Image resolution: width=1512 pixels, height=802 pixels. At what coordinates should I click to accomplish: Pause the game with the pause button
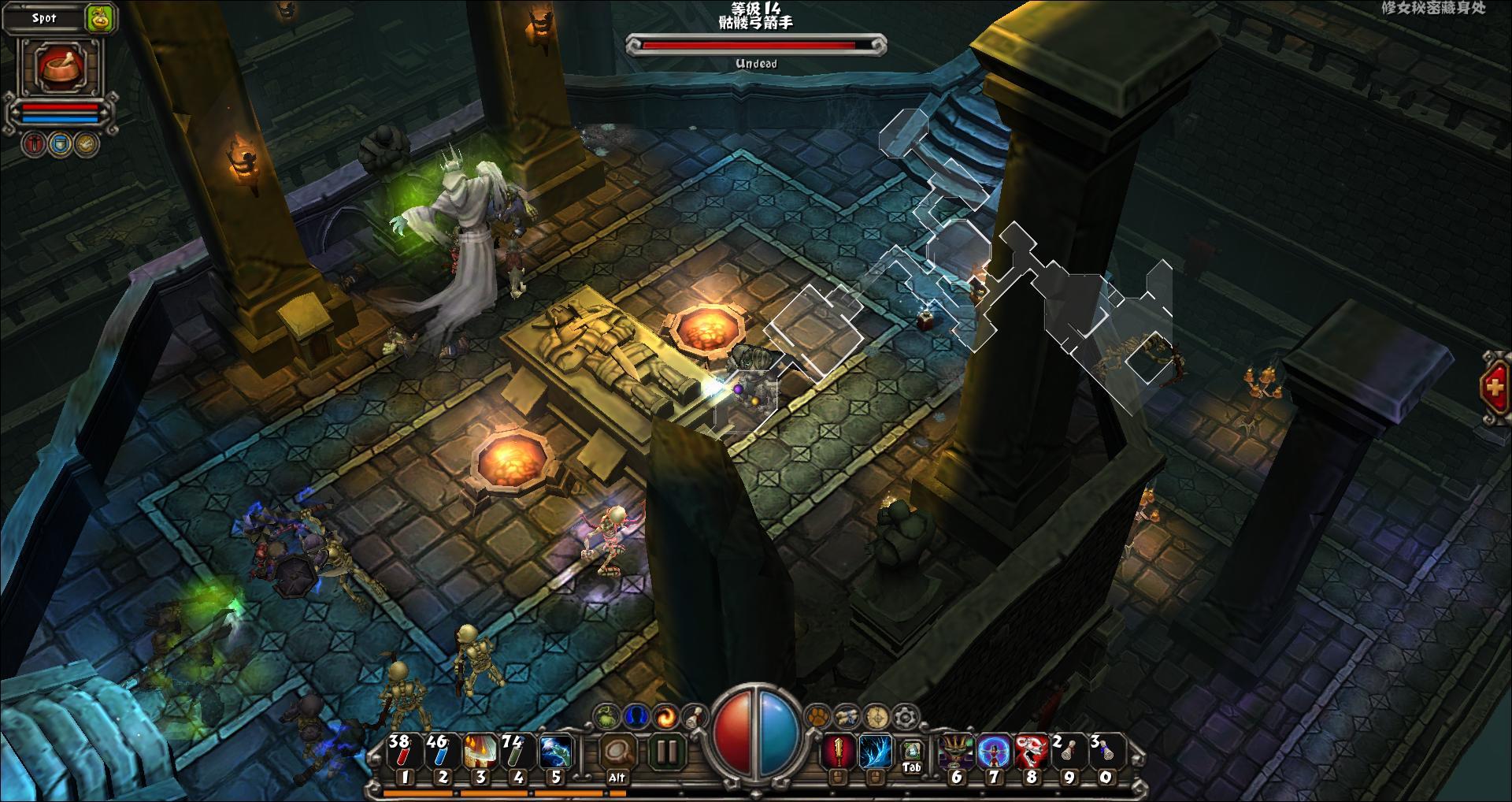pos(666,752)
